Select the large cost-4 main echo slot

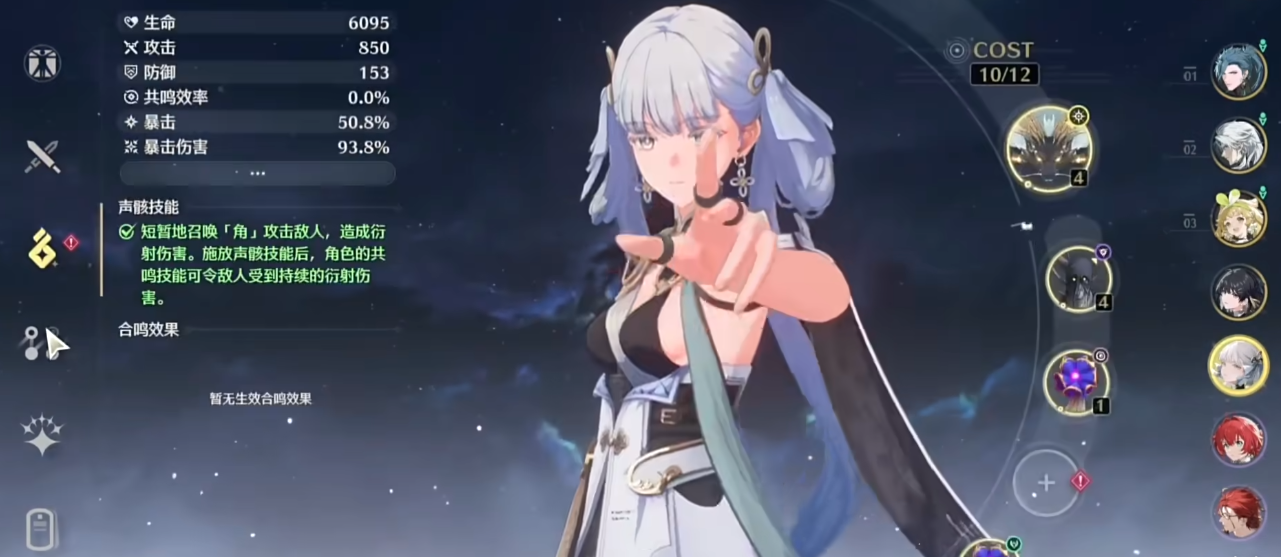tap(1048, 149)
